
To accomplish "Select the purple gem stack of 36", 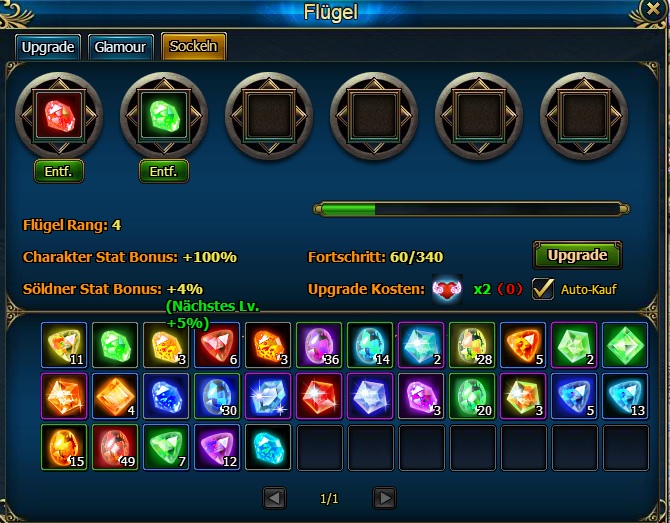I will point(319,345).
